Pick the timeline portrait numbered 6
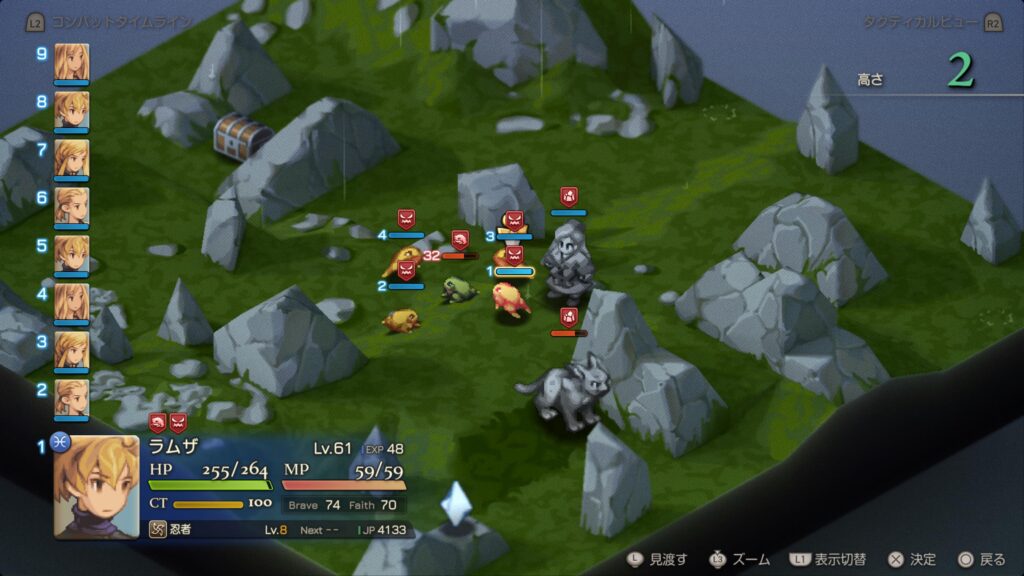 71,206
